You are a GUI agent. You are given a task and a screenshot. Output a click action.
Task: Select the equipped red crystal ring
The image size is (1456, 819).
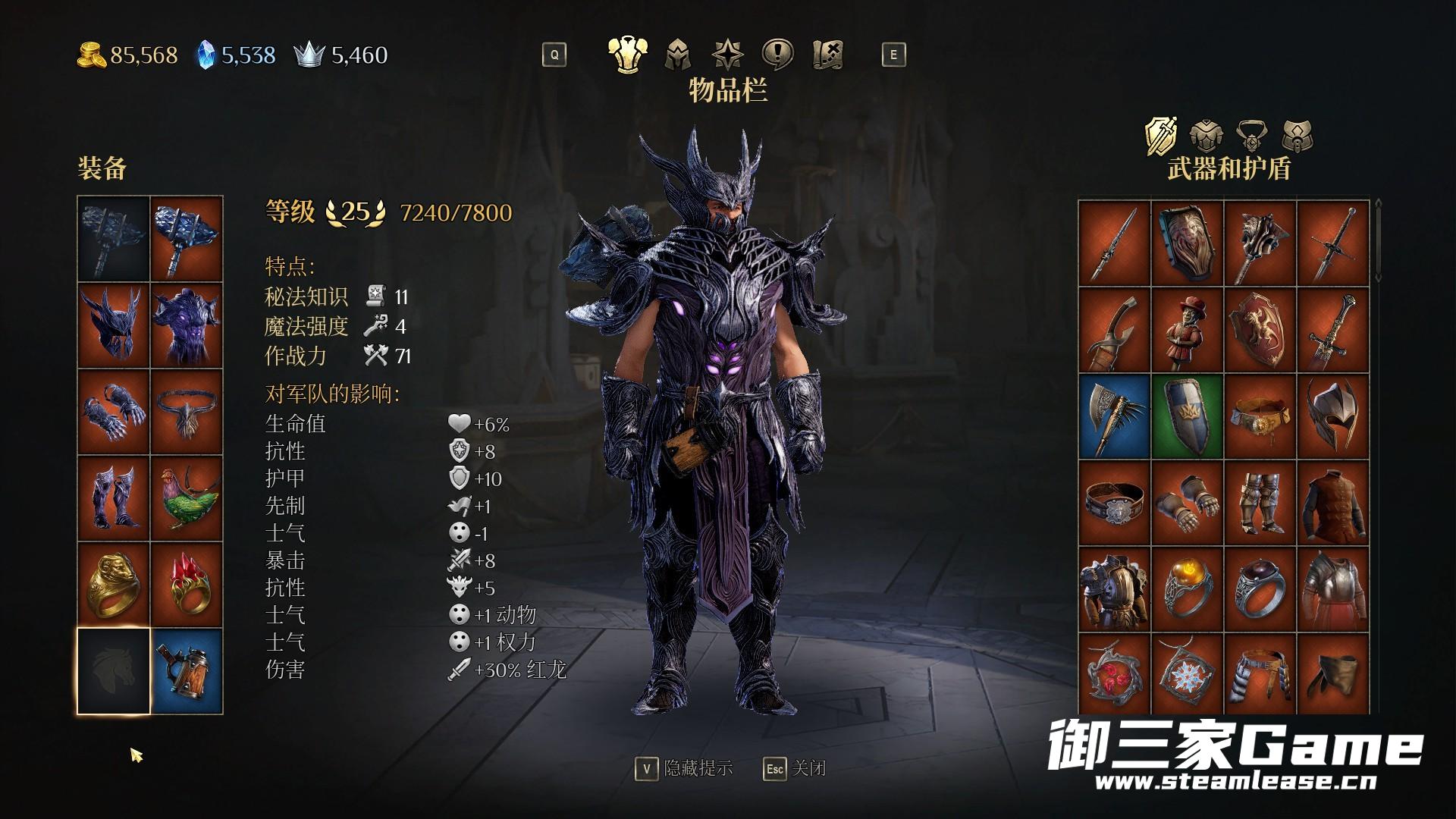point(187,585)
